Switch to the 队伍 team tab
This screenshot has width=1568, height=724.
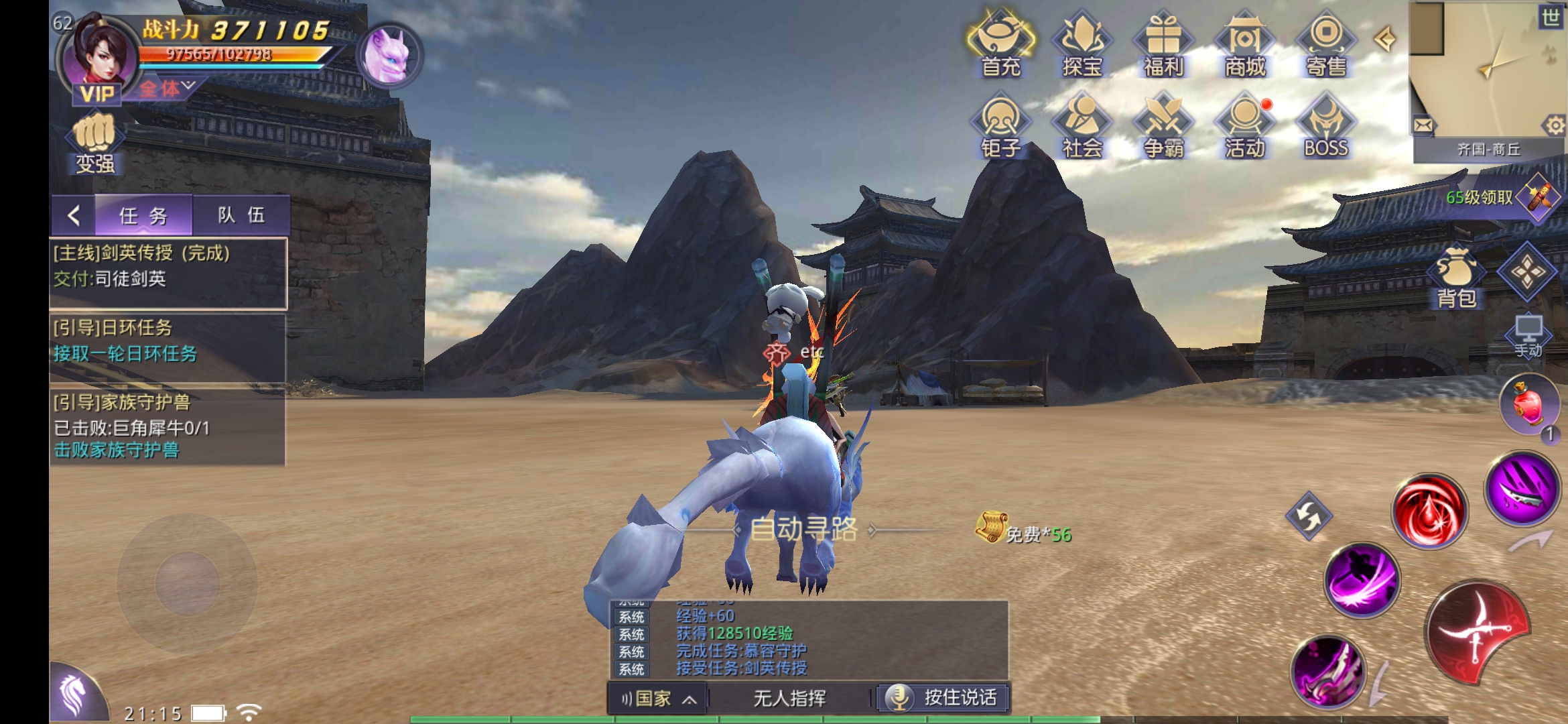point(241,215)
